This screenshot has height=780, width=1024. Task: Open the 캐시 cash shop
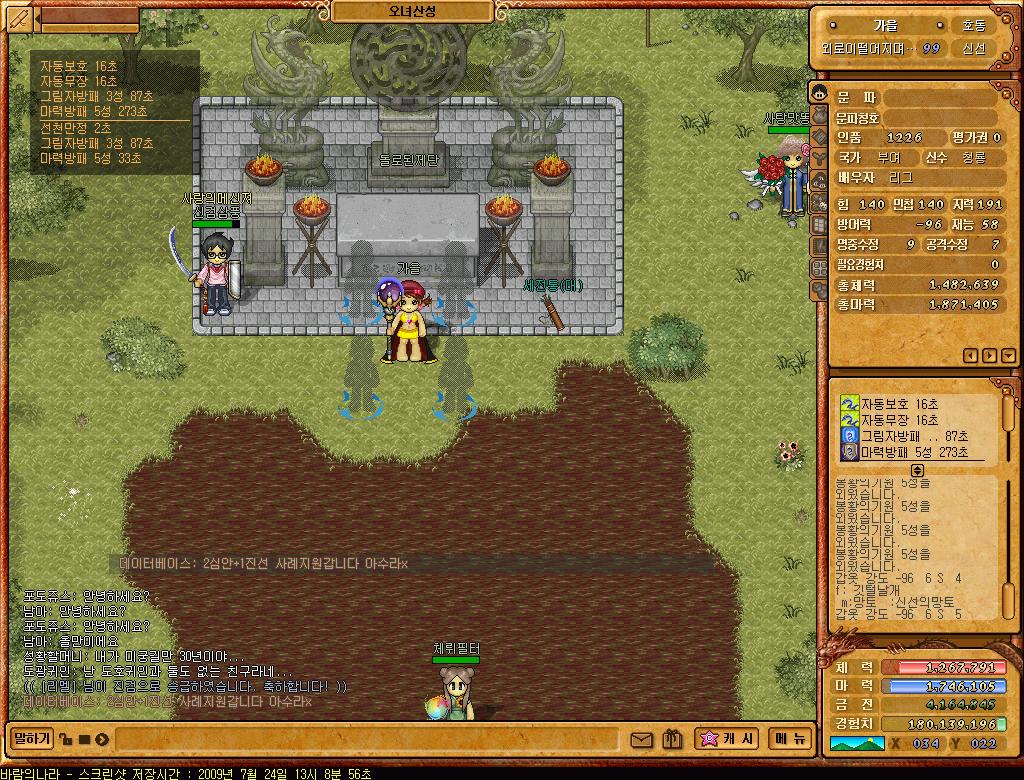[728, 739]
